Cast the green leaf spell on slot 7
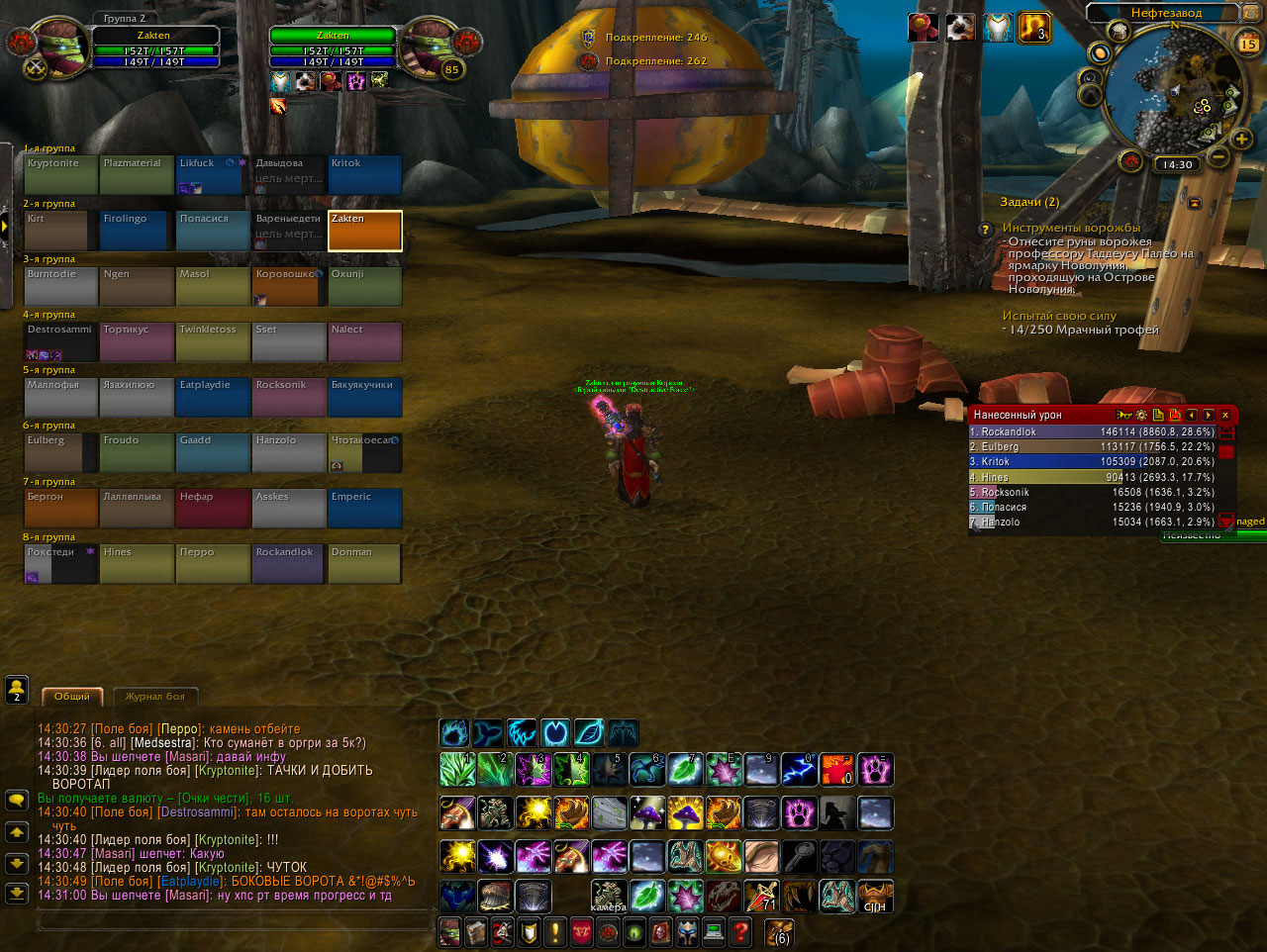This screenshot has width=1267, height=952. pyautogui.click(x=684, y=769)
